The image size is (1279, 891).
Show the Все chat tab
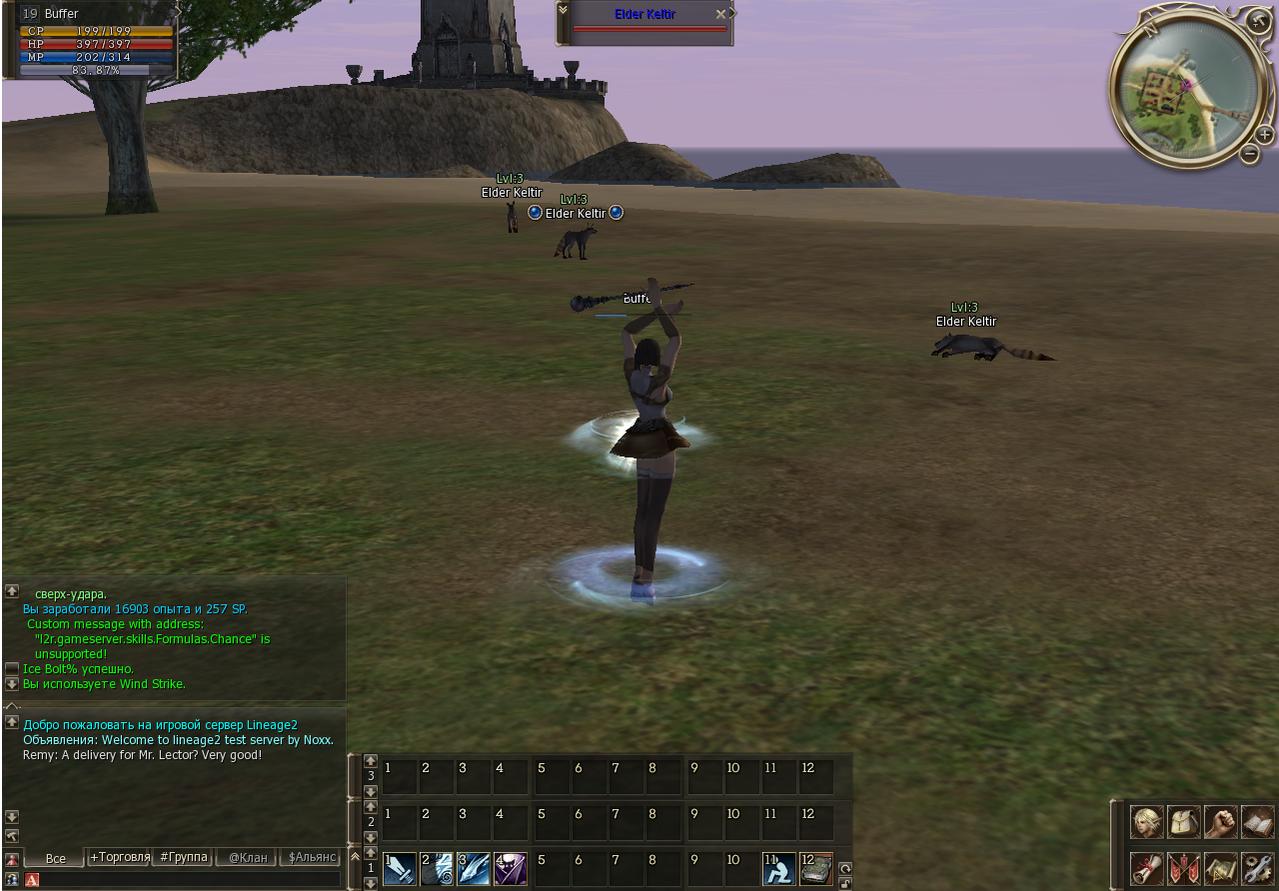tap(56, 858)
